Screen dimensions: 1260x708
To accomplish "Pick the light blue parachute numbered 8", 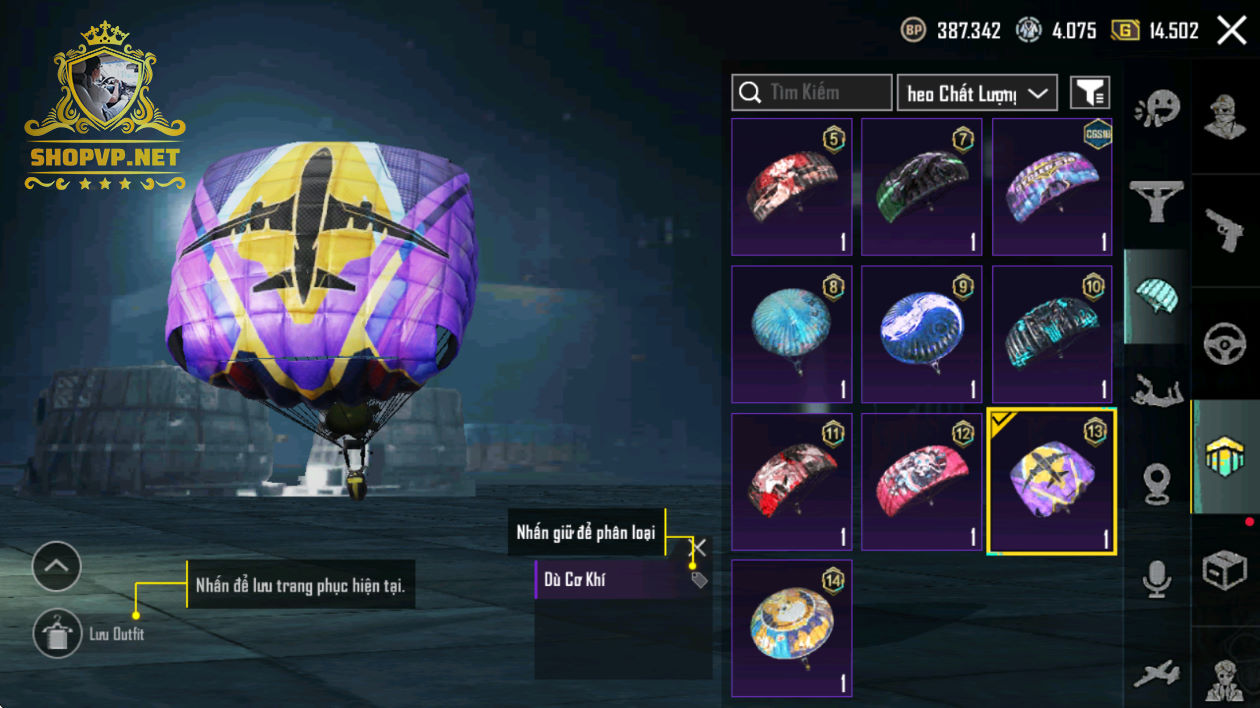I will (791, 334).
